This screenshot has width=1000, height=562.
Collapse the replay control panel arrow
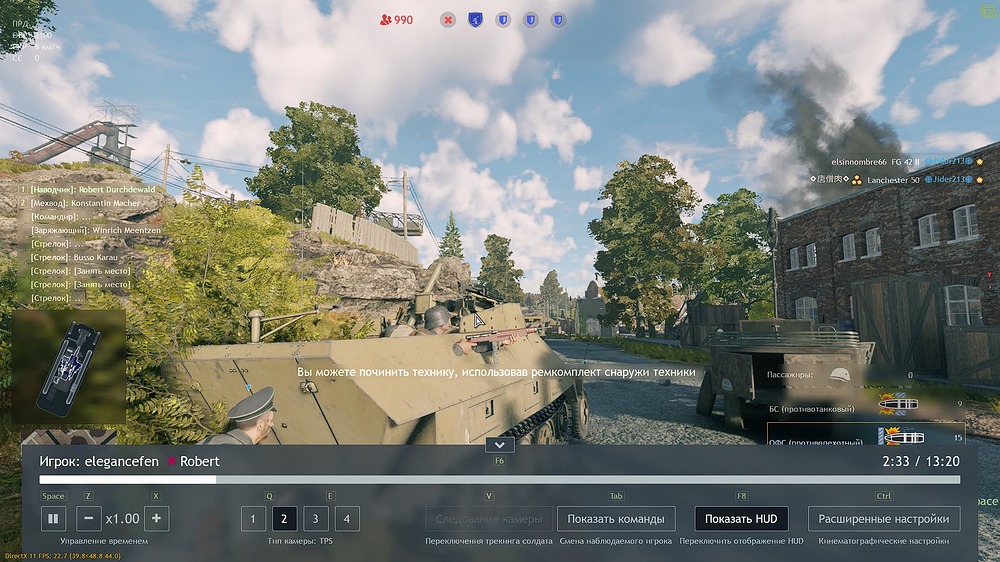coord(498,444)
